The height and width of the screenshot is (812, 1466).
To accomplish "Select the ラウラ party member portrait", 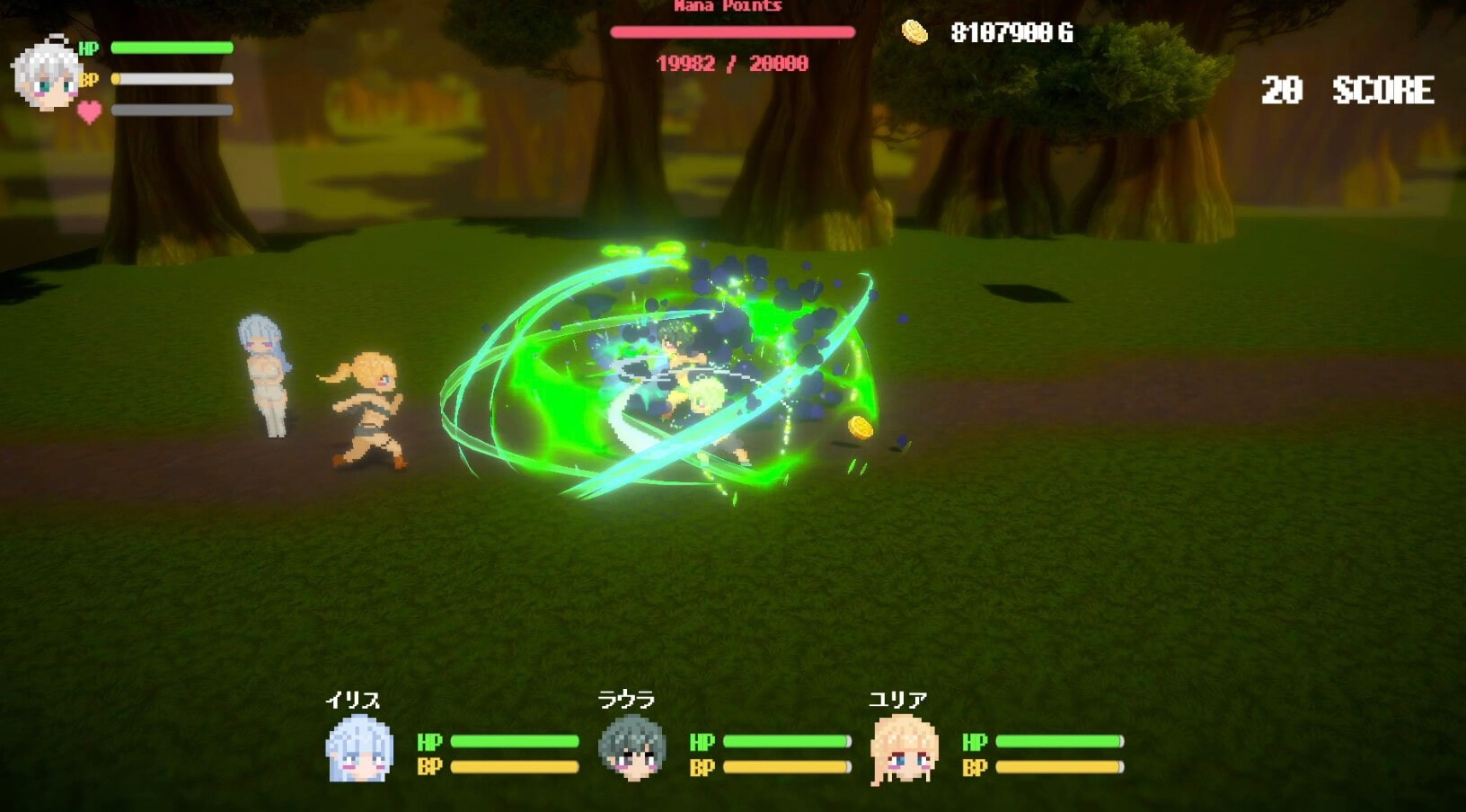I will (x=631, y=748).
